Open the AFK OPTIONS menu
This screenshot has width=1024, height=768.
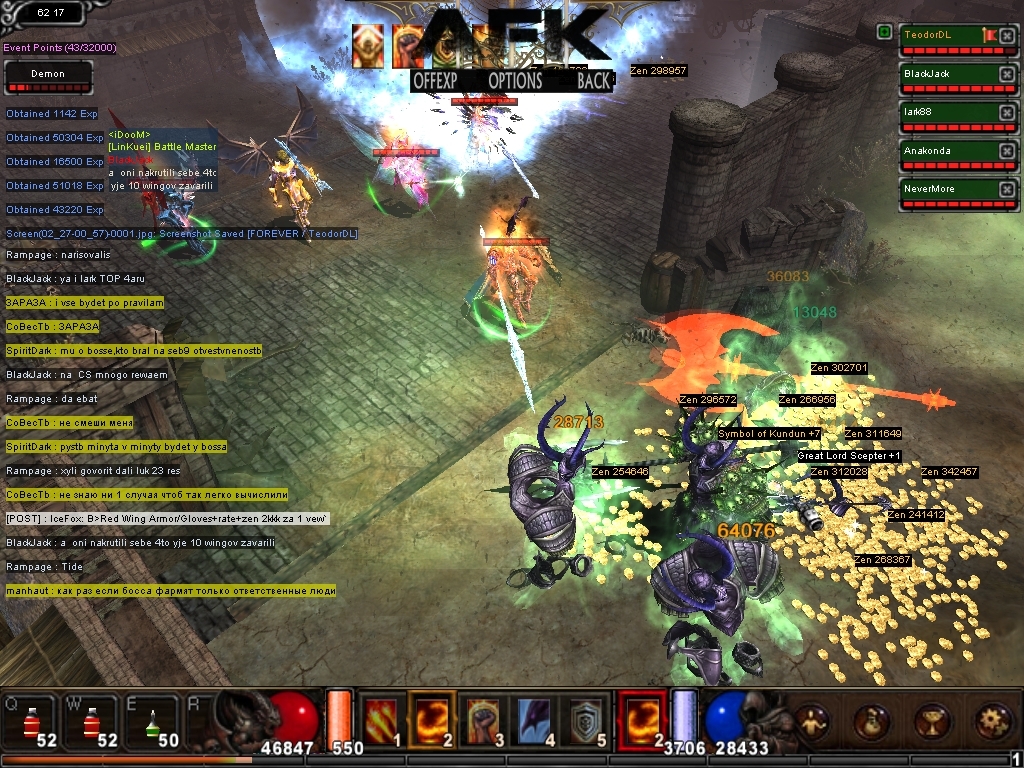click(515, 81)
